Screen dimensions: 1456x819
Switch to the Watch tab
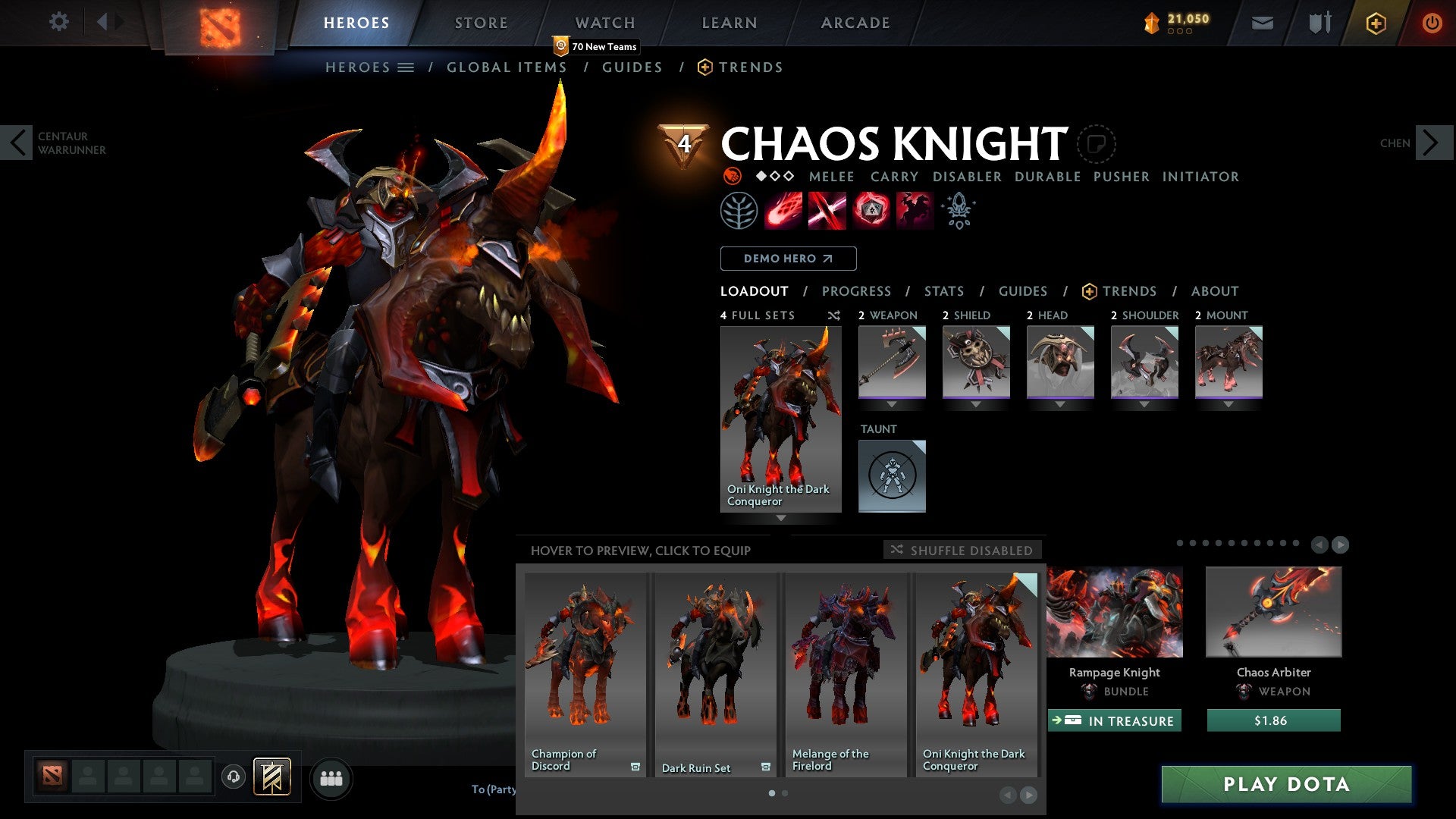click(x=604, y=23)
